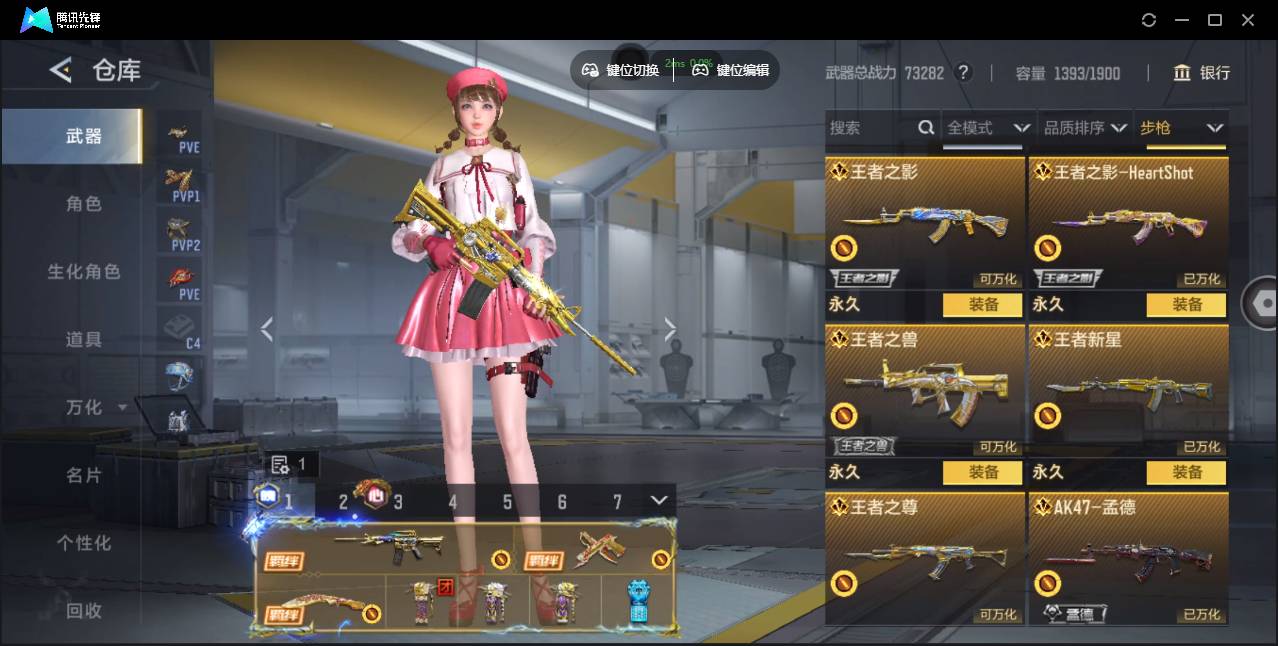Viewport: 1278px width, 646px height.
Task: Open the 回收 section
Action: (x=84, y=610)
